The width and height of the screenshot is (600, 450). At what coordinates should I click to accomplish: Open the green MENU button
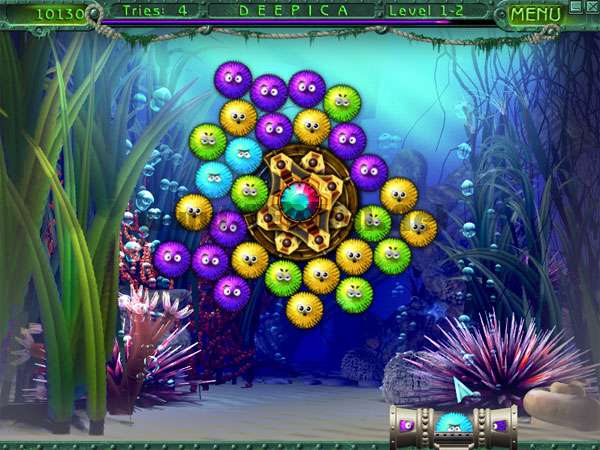click(x=535, y=15)
